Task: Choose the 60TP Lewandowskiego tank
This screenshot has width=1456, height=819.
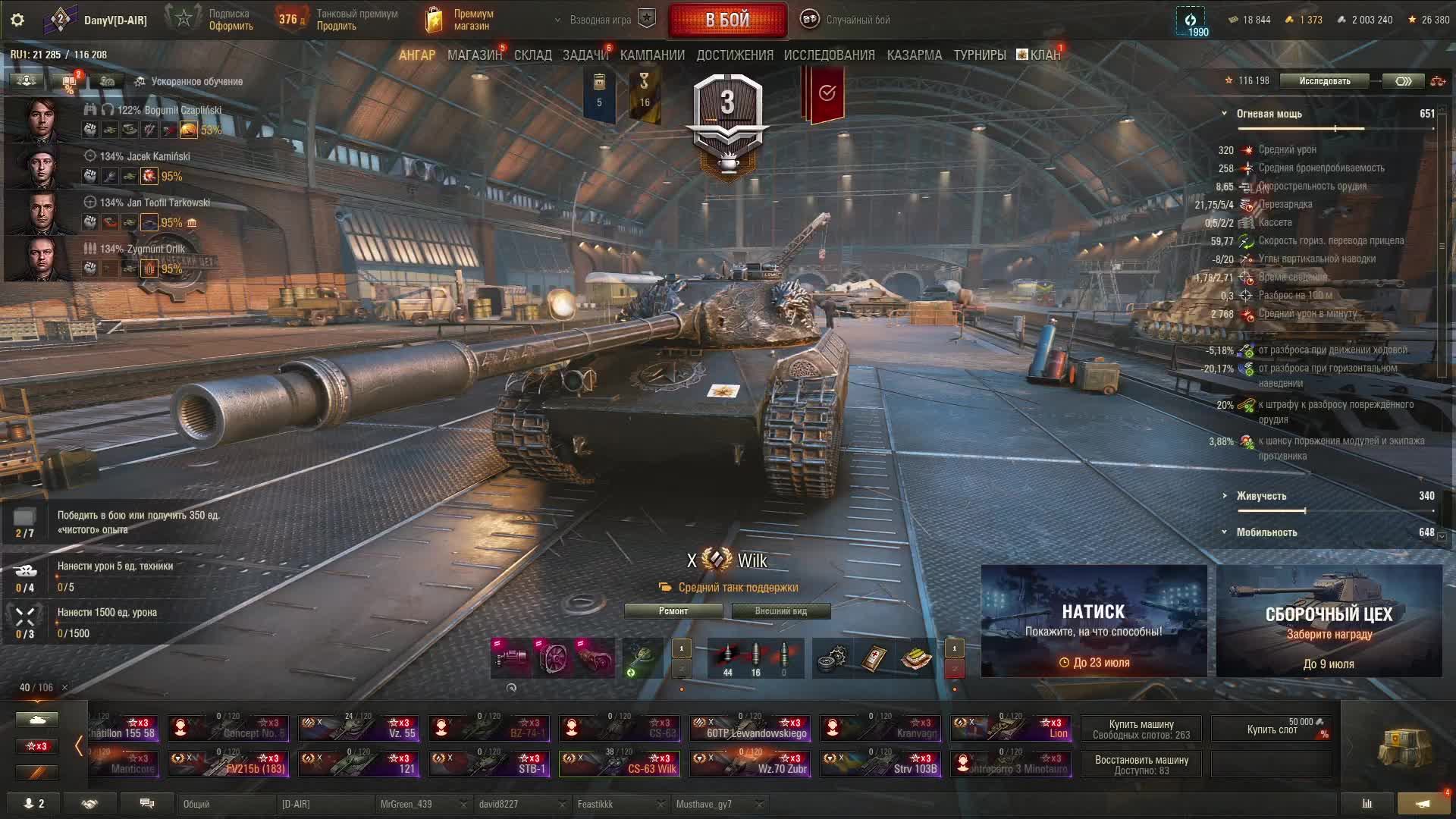Action: tap(749, 728)
